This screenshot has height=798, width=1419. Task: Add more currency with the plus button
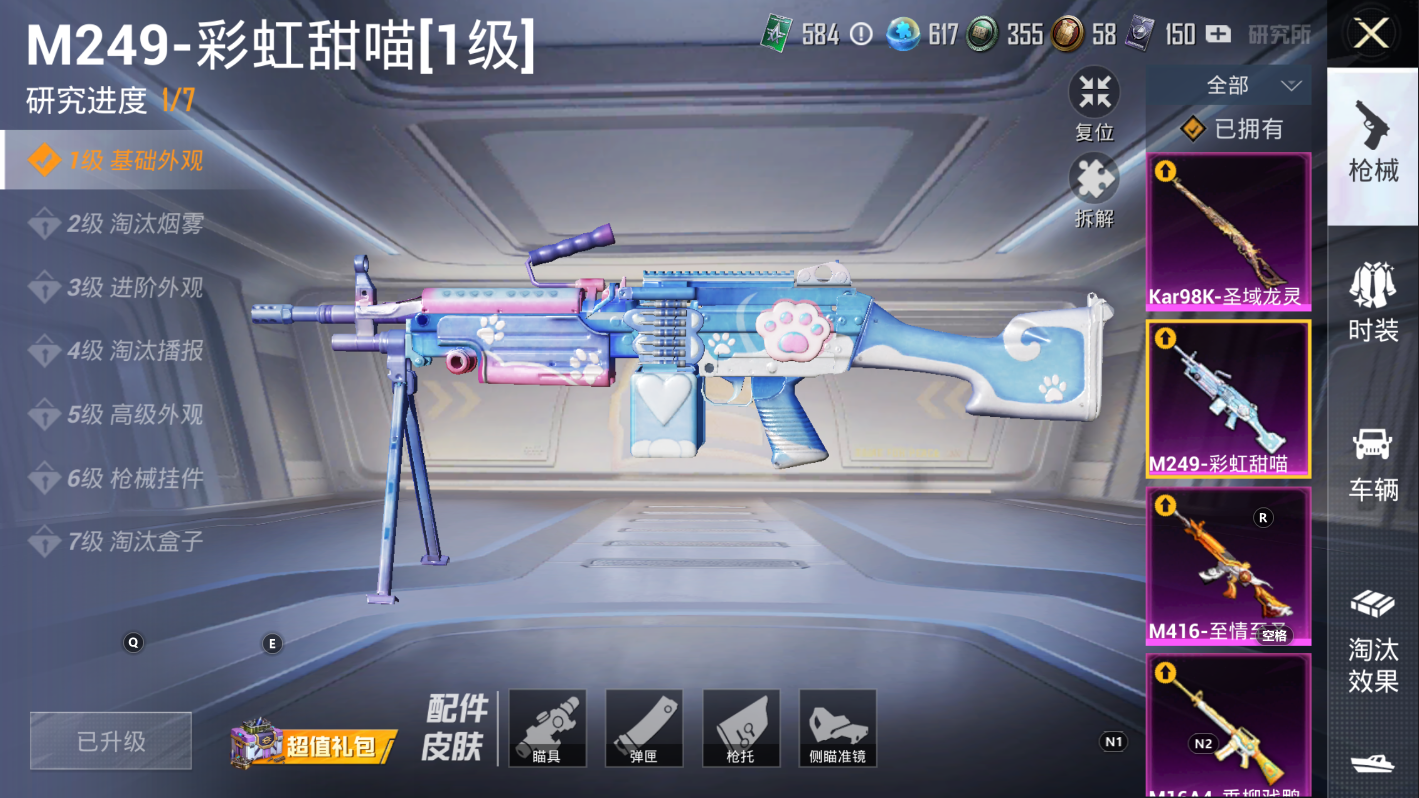(x=1218, y=34)
